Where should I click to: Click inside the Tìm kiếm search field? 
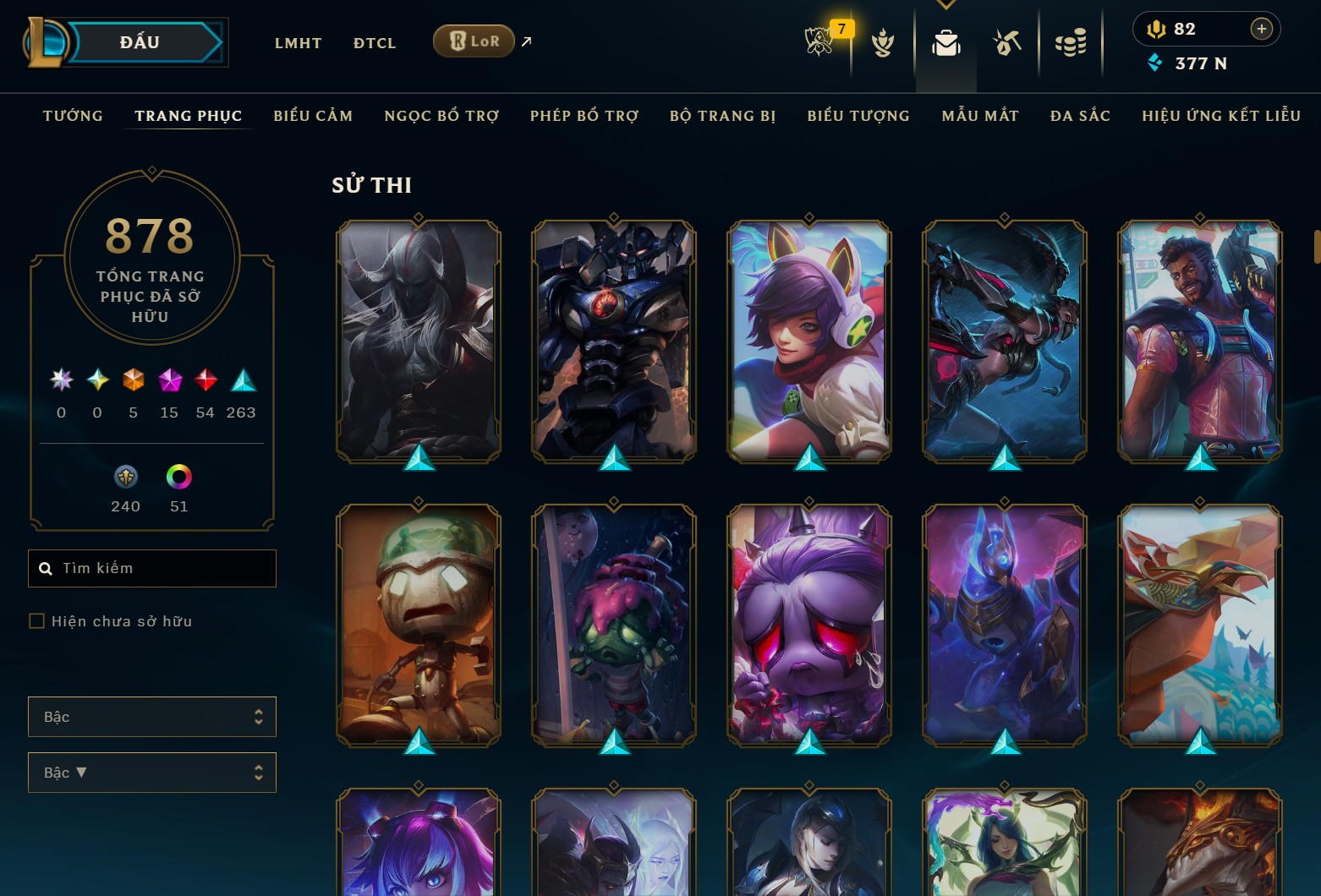[152, 568]
